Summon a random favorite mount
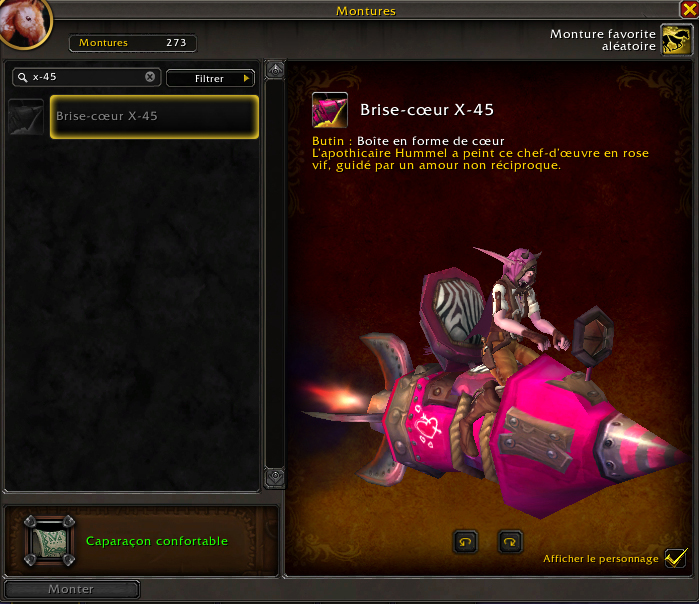699x604 pixels. point(677,40)
